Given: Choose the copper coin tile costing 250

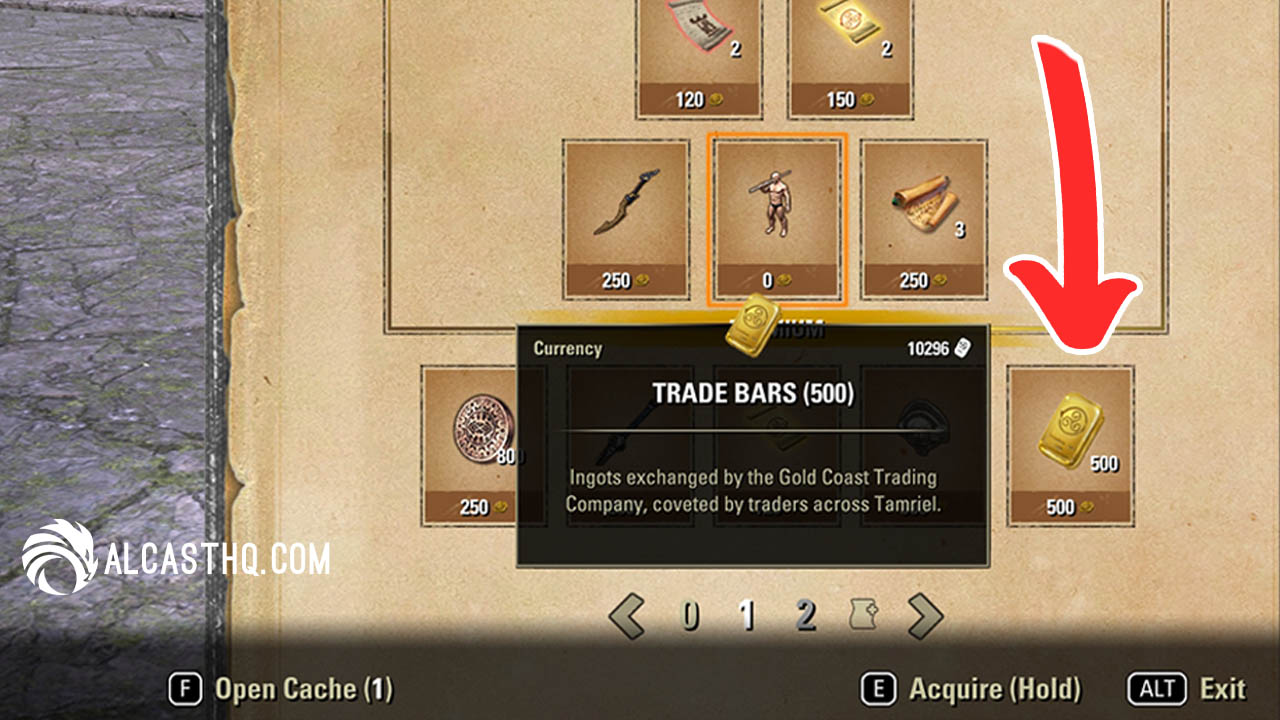Looking at the screenshot, I should [473, 445].
